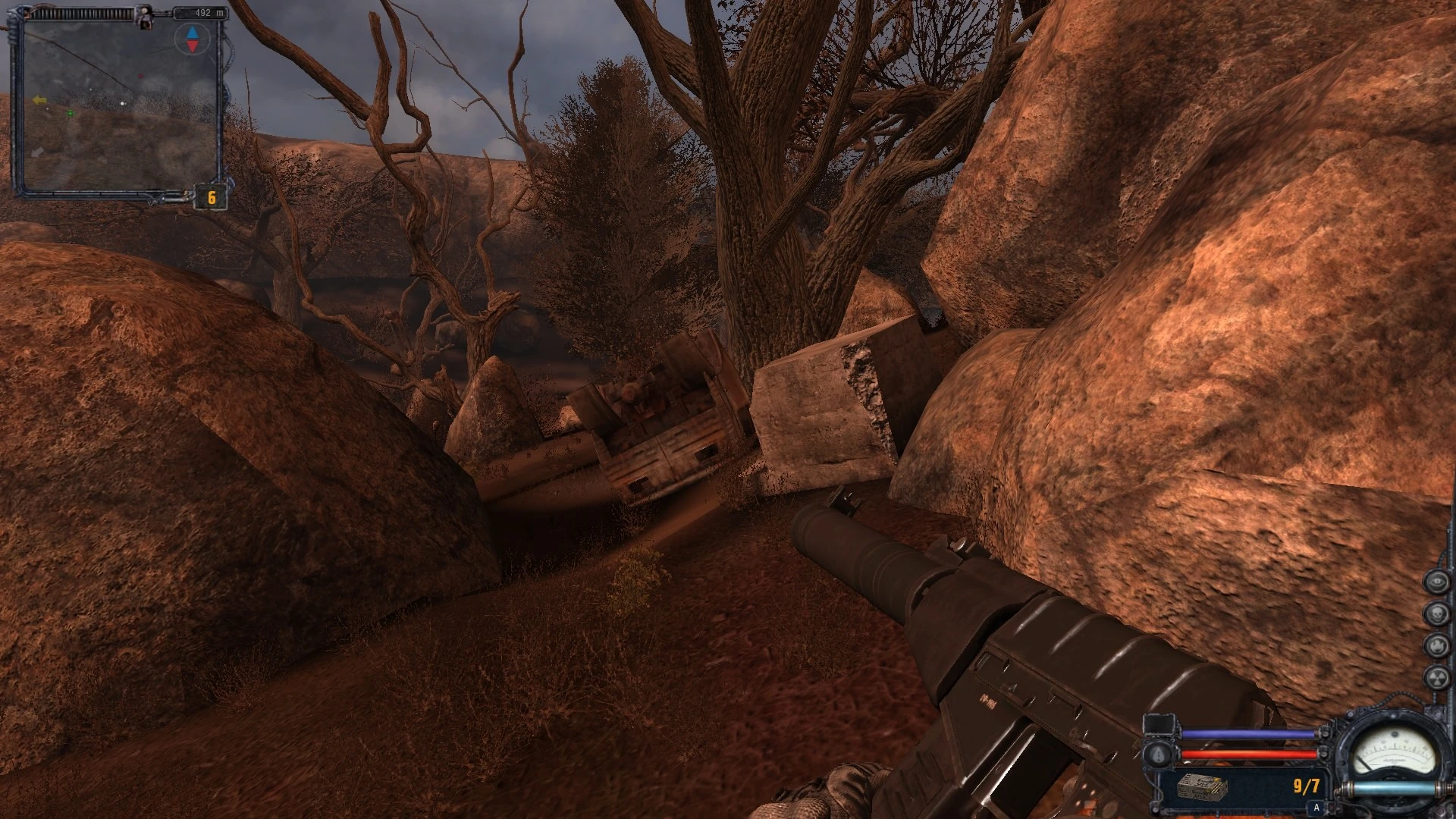Click the red armor bar

tap(1248, 755)
